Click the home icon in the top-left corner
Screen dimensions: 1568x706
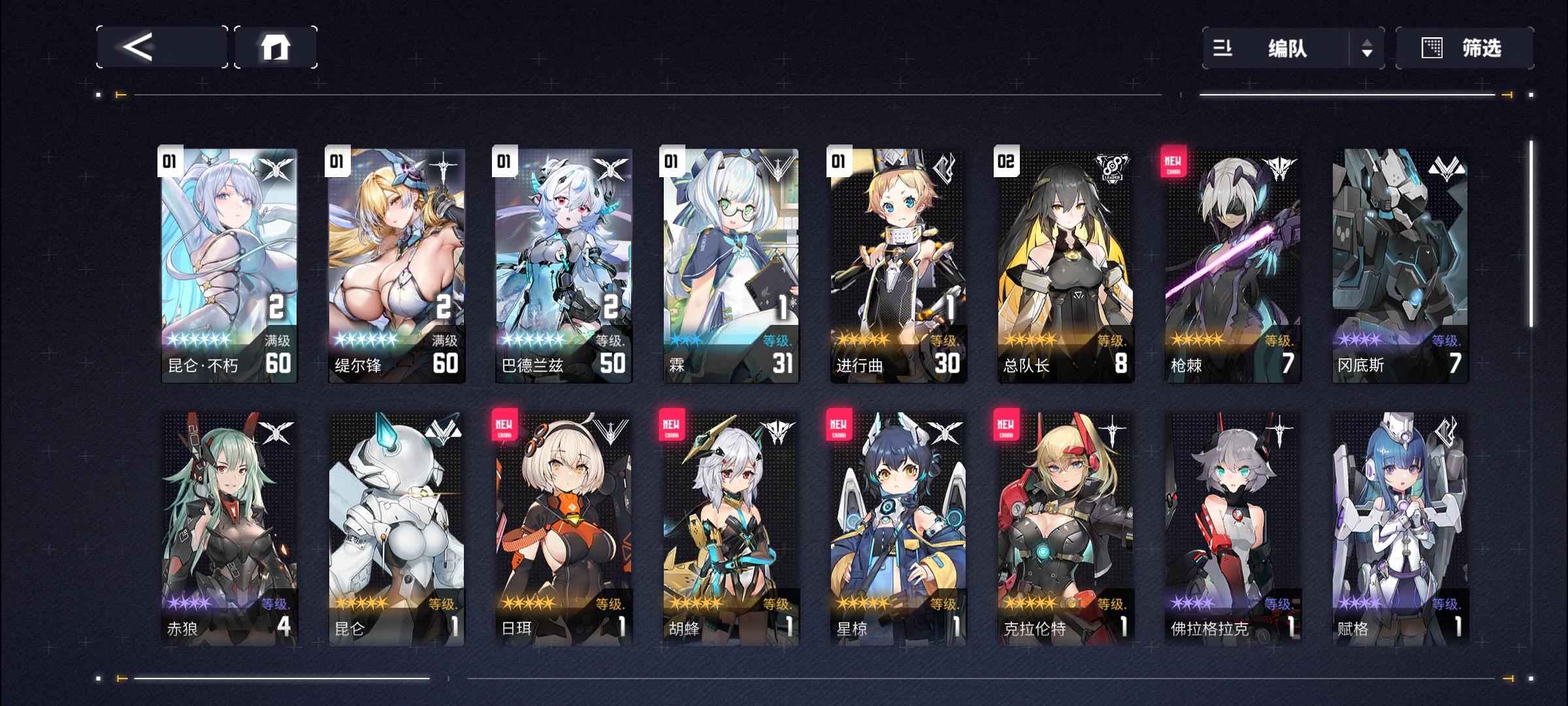click(x=276, y=47)
